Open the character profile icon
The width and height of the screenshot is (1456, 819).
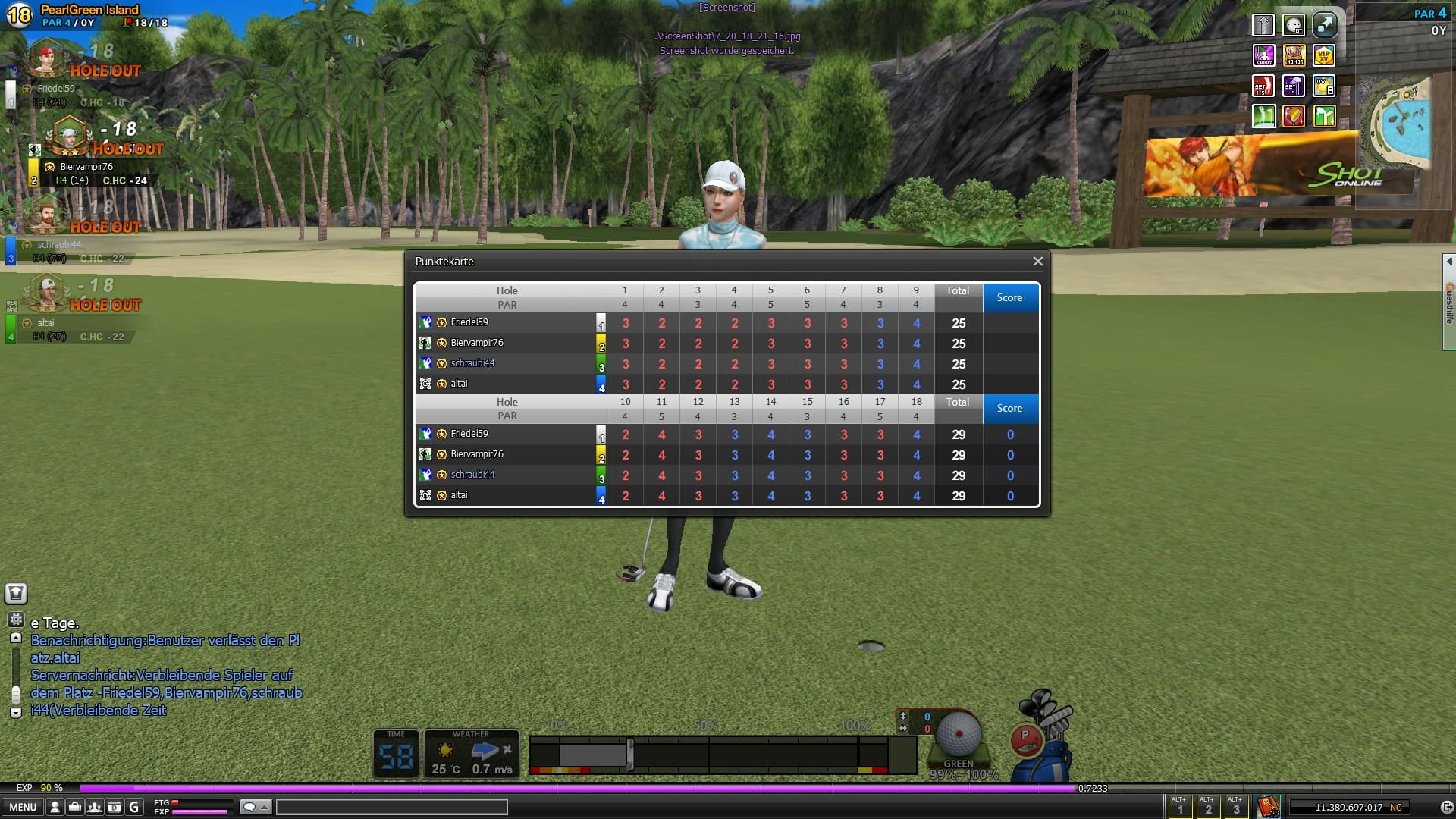click(55, 807)
